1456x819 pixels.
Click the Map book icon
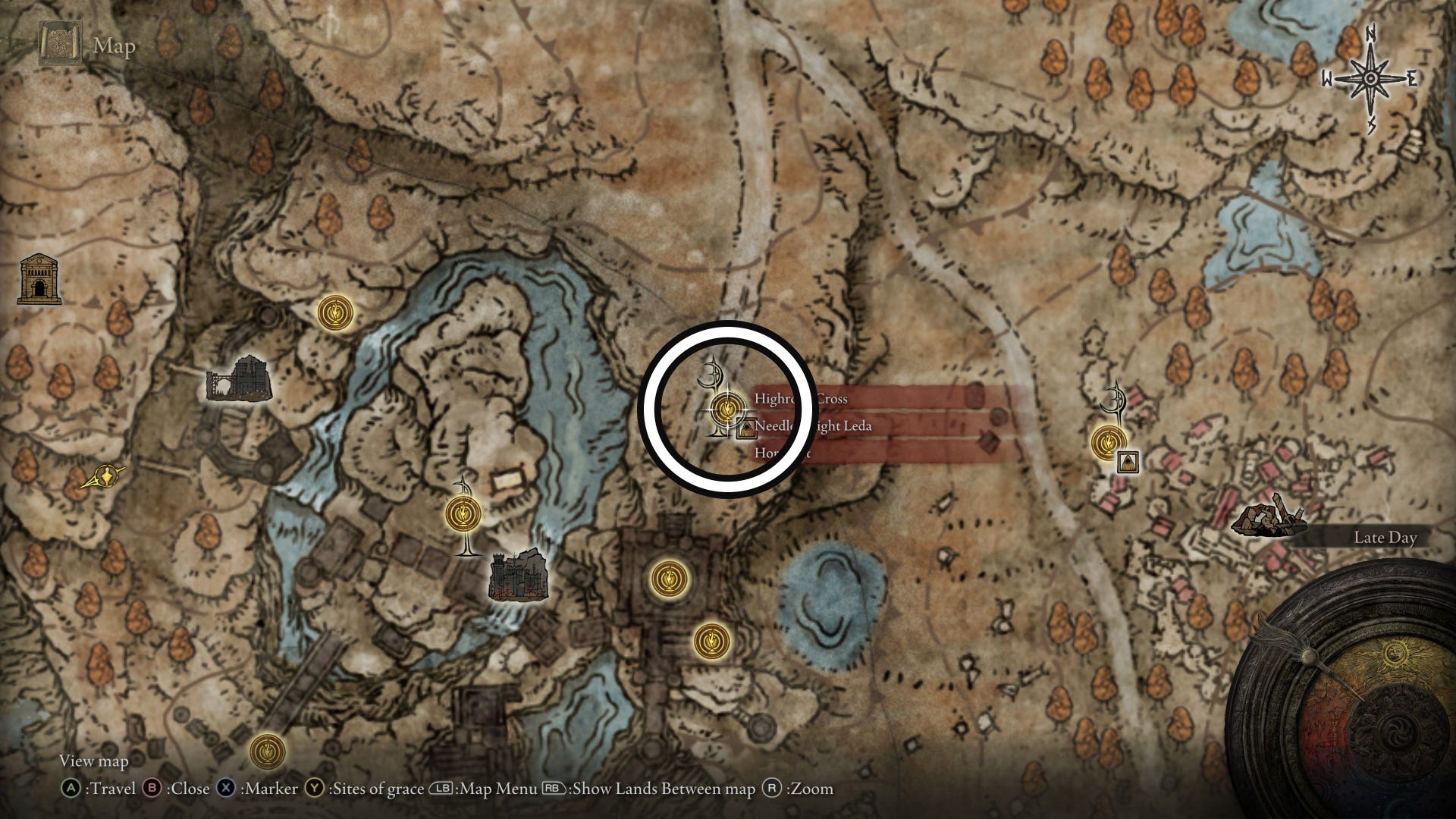pyautogui.click(x=58, y=45)
